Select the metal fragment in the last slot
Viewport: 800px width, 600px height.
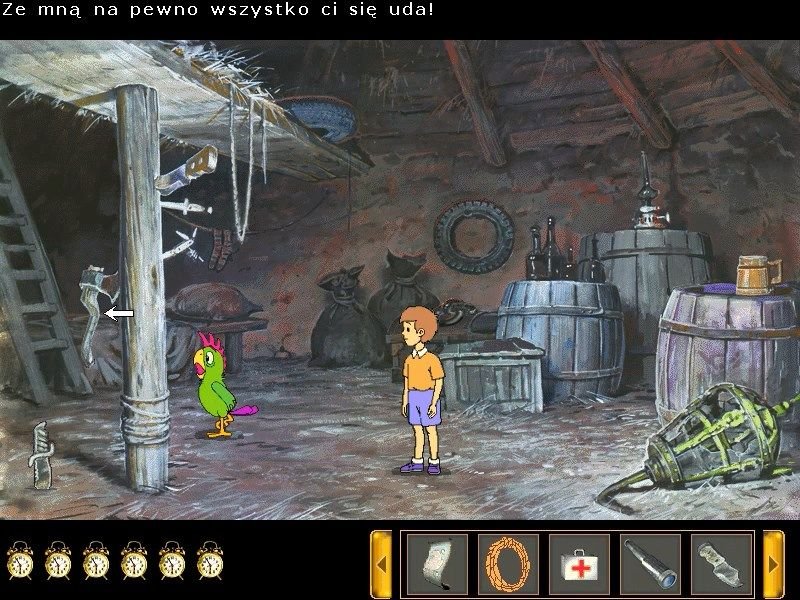721,564
